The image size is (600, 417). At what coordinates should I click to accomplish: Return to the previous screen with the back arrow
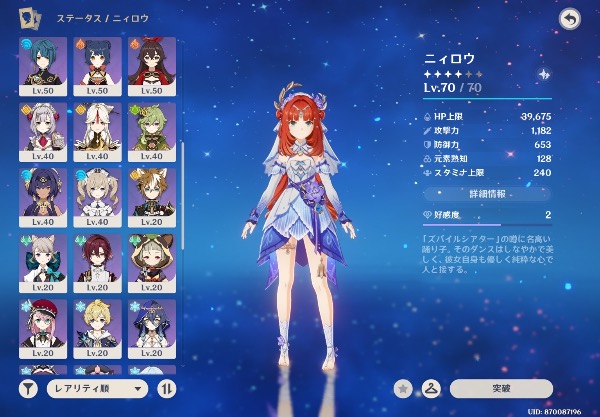(570, 19)
